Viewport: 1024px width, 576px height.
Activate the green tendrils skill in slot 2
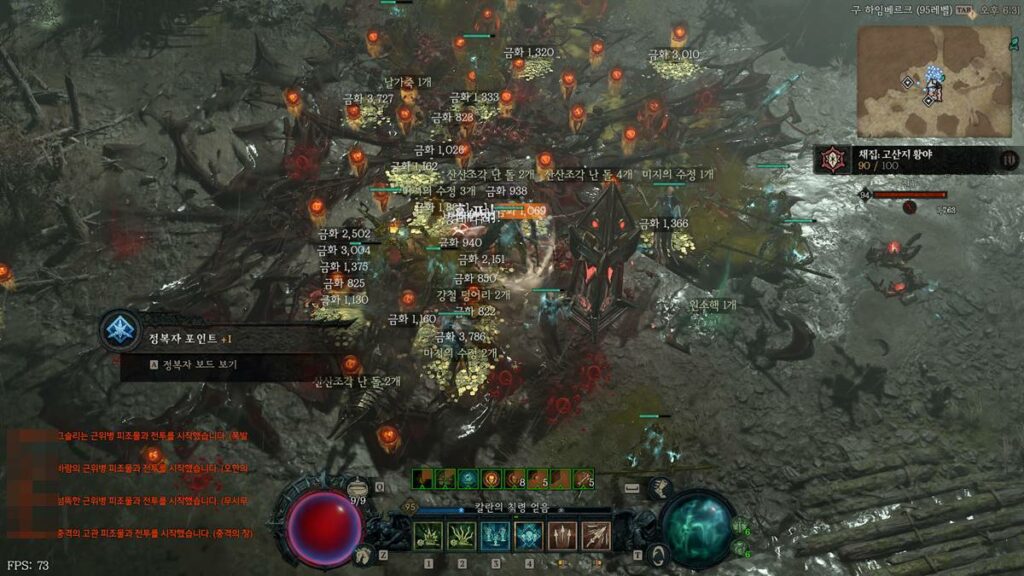462,536
